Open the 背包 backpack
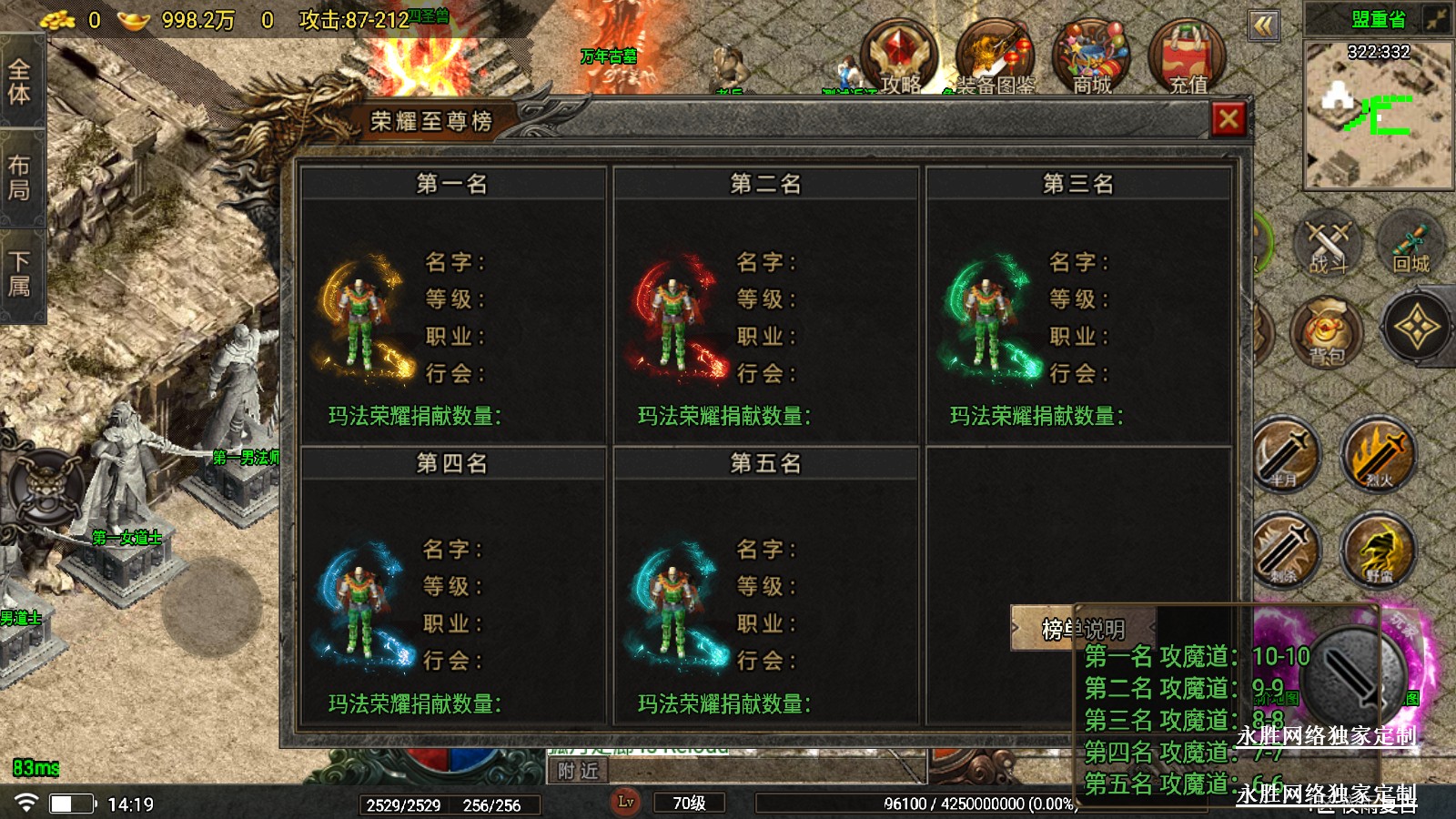This screenshot has height=819, width=1456. (1327, 331)
